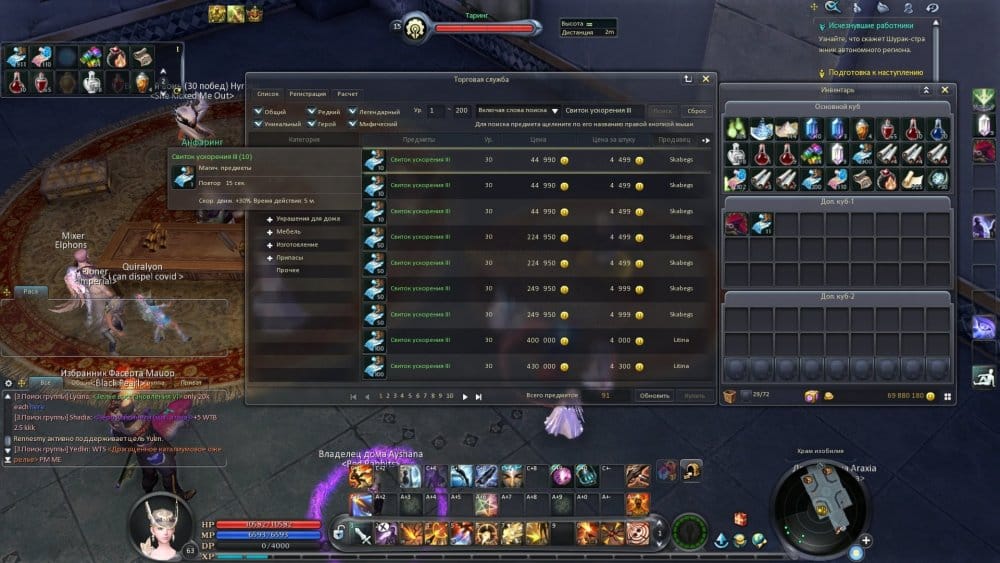This screenshot has height=563, width=1000.
Task: Toggle the Легендарный rarity filter
Action: click(354, 111)
